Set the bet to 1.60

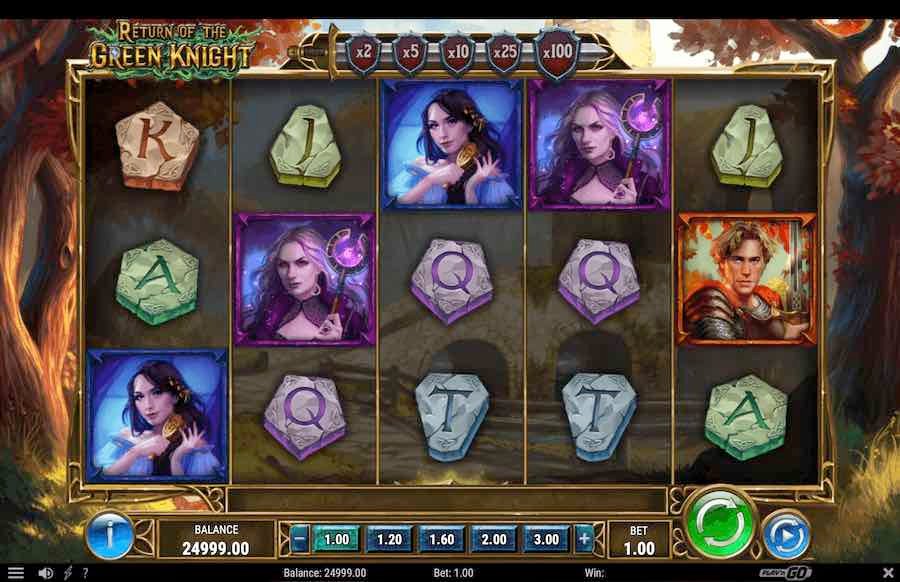[x=441, y=539]
